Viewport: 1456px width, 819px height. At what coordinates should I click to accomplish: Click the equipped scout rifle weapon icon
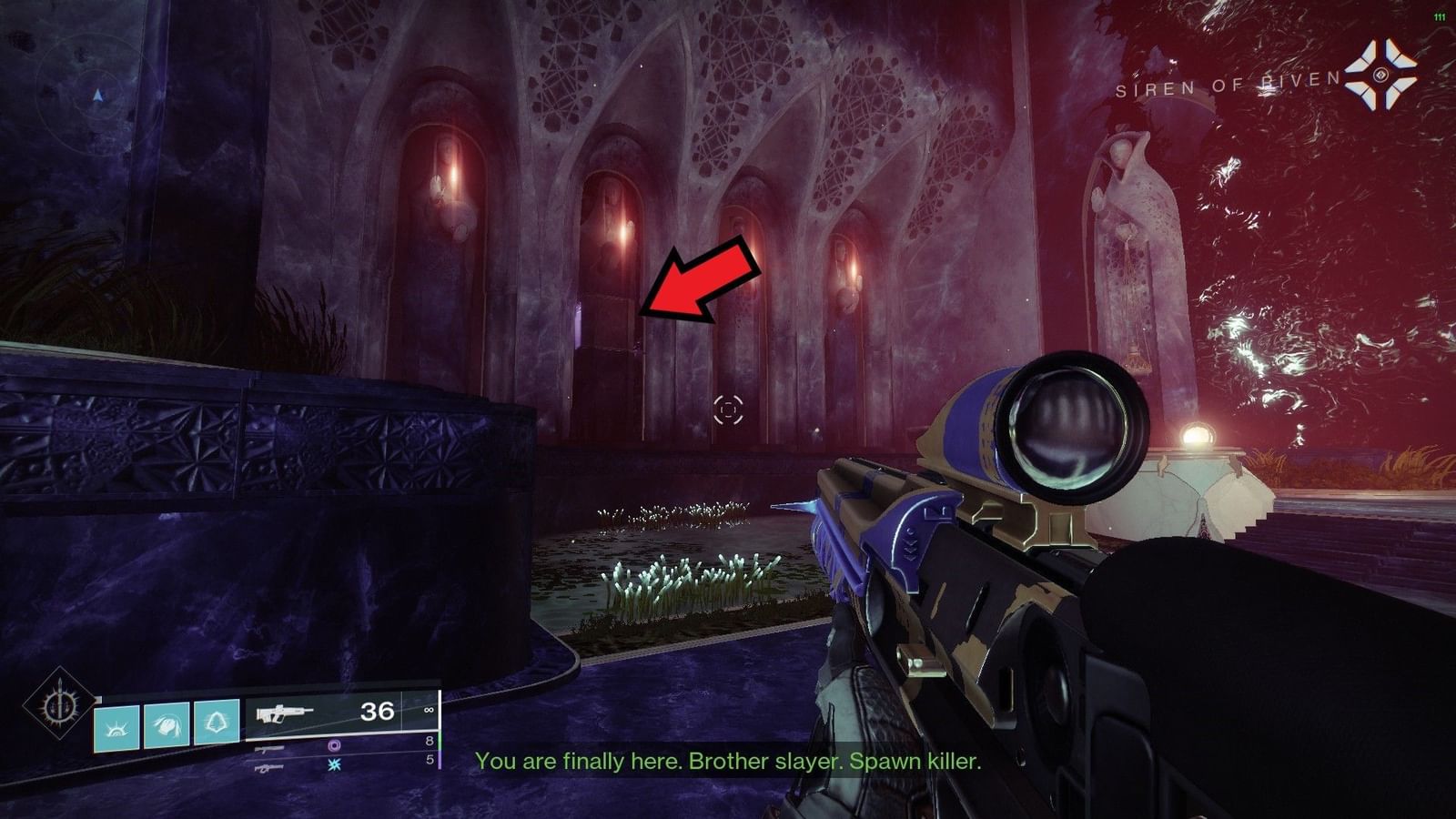point(284,712)
